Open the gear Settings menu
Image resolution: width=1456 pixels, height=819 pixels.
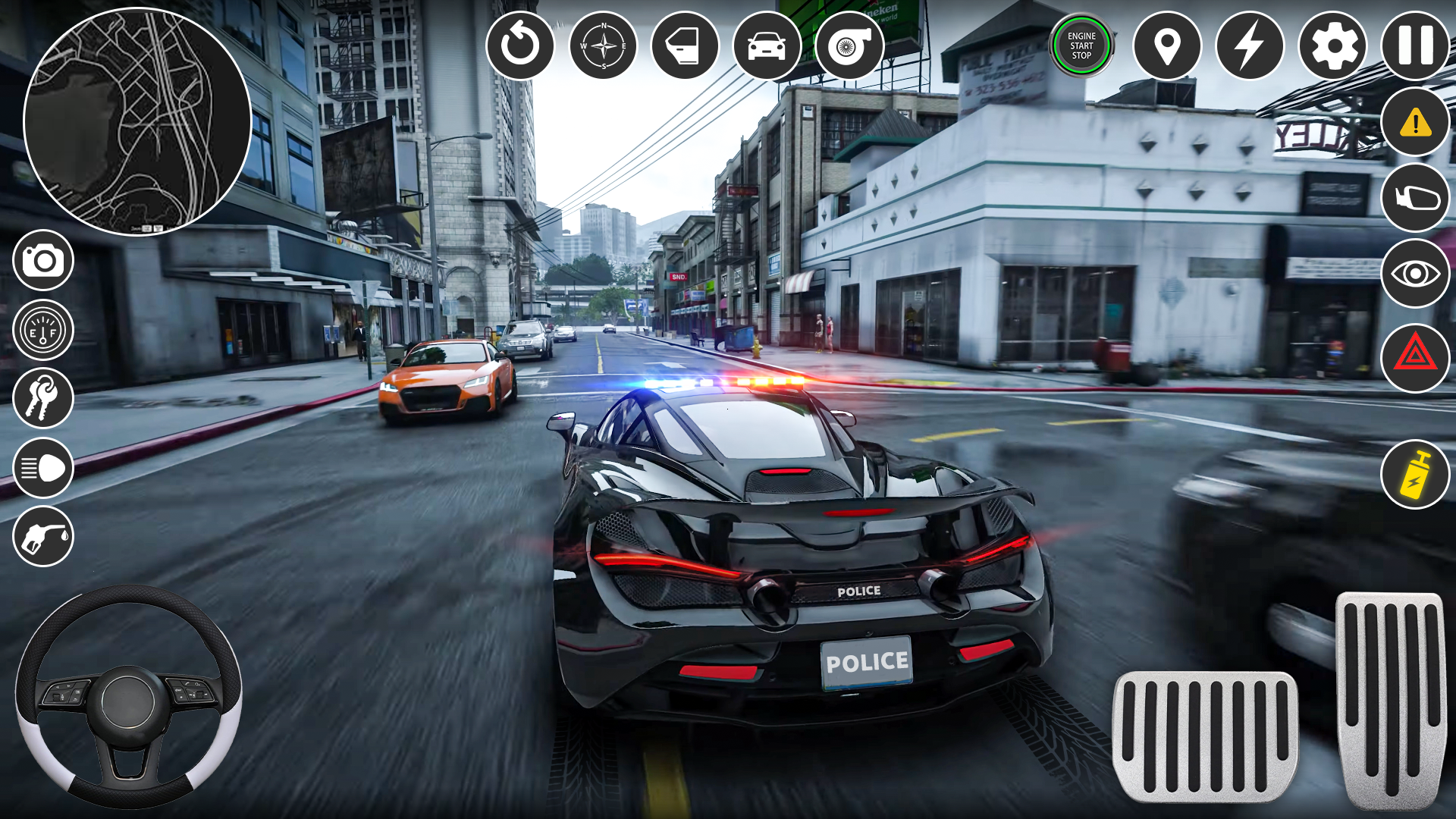coord(1332,45)
